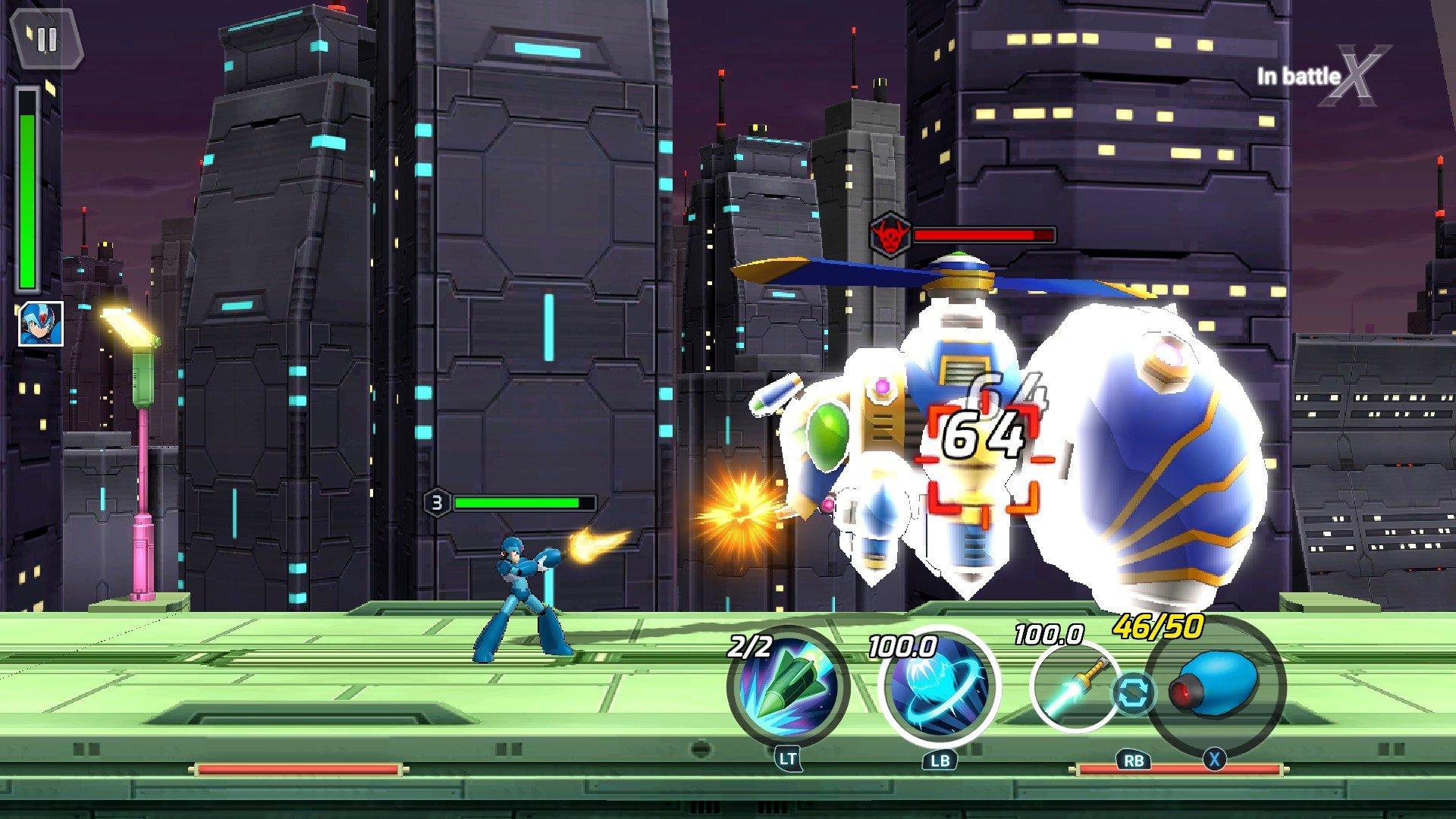Viewport: 1456px width, 819px height.
Task: Tap the enemy level 3 badge icon
Action: pyautogui.click(x=437, y=502)
